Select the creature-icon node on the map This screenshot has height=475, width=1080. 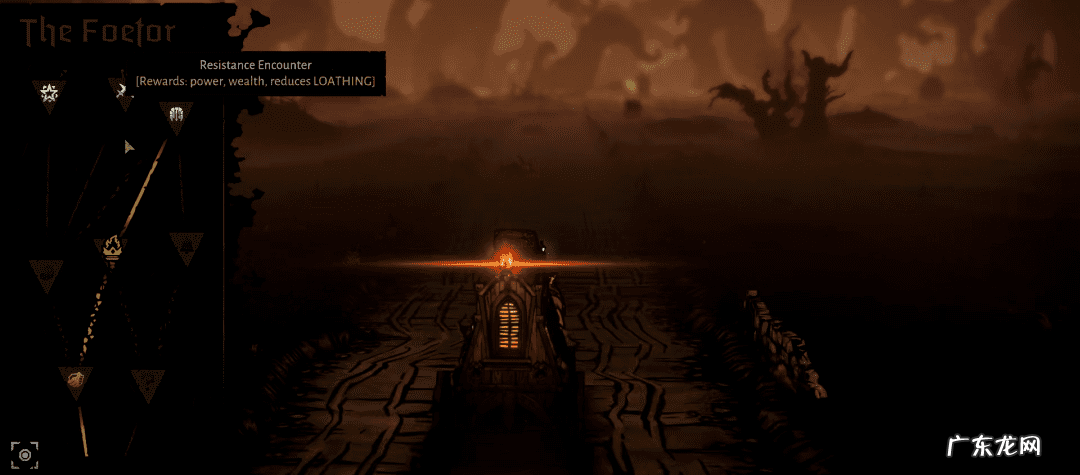(75, 379)
